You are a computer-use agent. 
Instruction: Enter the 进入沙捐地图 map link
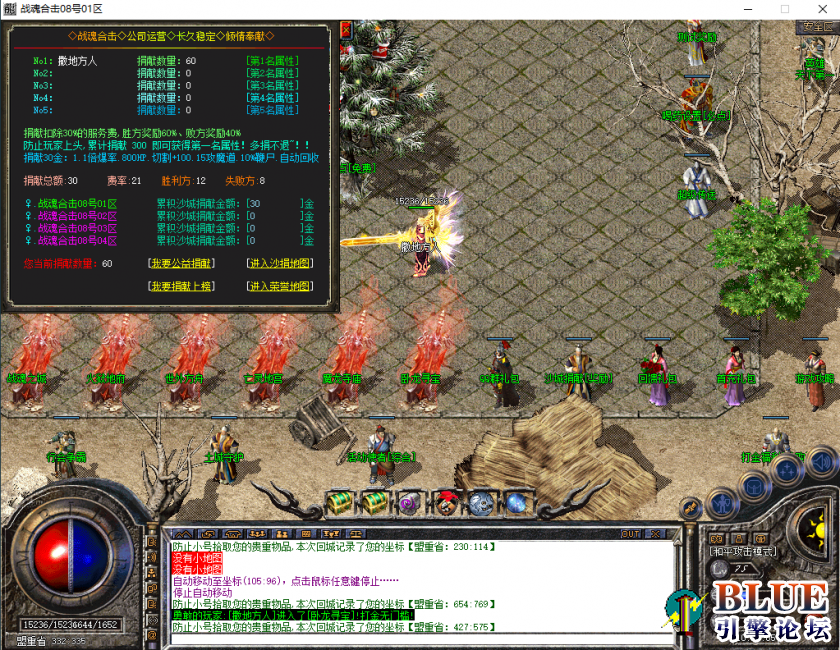coord(279,264)
